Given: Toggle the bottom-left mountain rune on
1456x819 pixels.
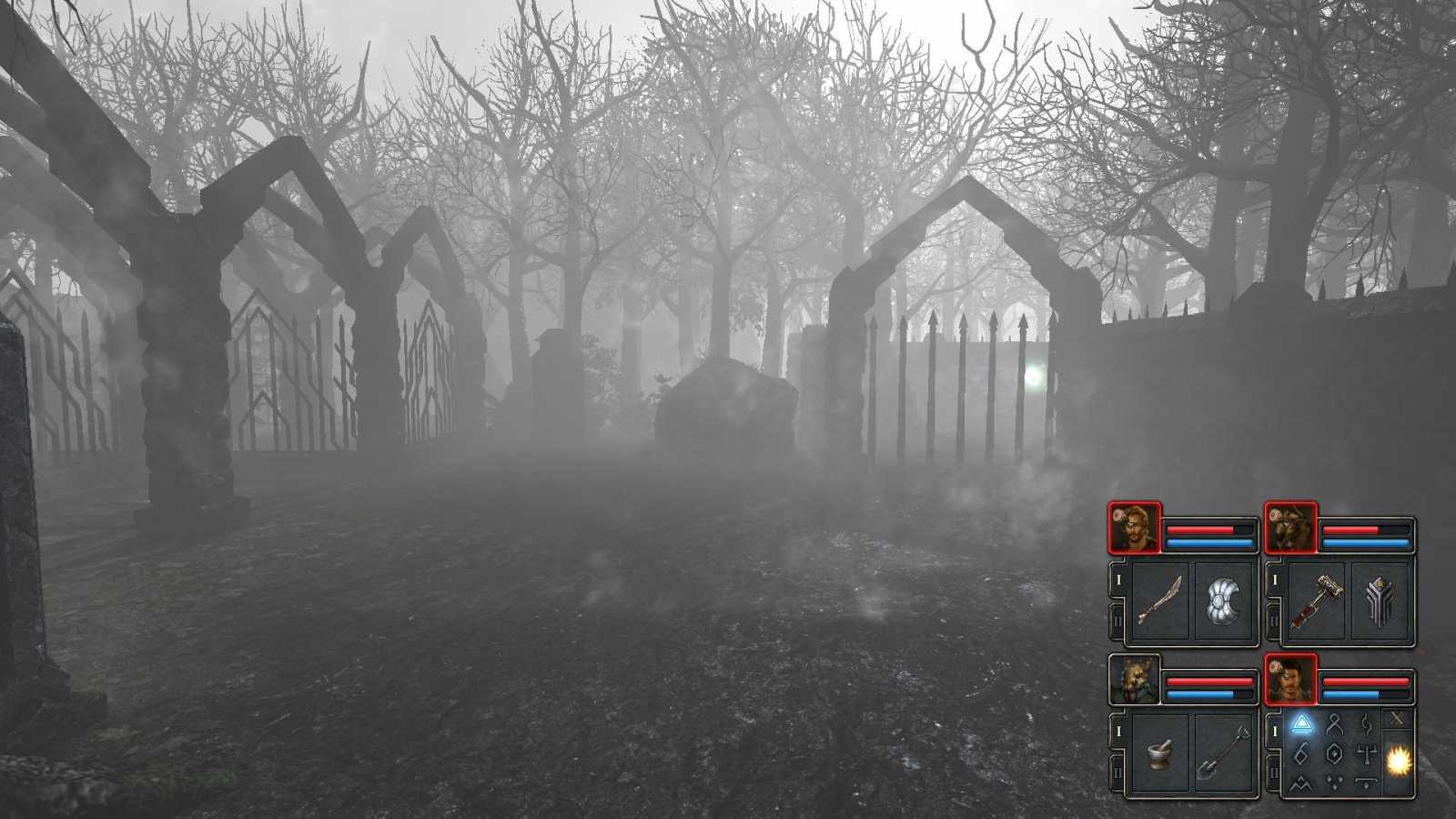Looking at the screenshot, I should (1300, 784).
